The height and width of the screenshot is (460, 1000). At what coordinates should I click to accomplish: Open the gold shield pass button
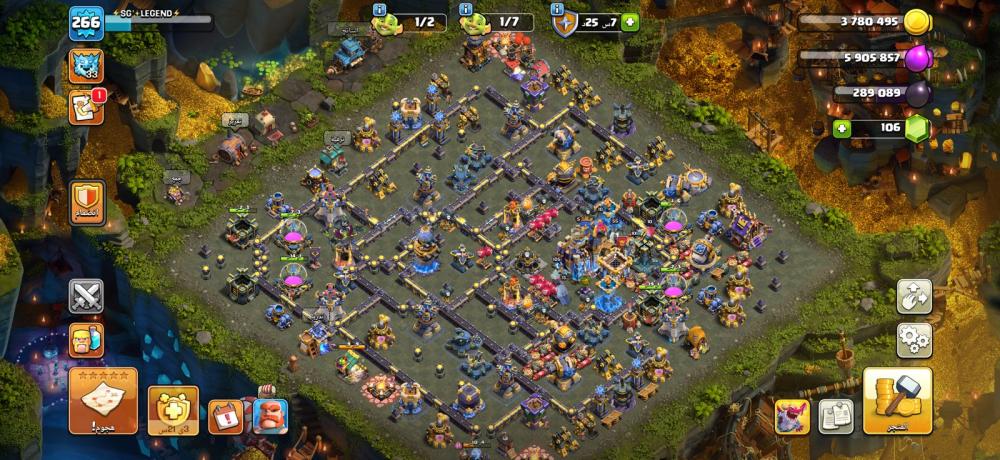[x=173, y=408]
